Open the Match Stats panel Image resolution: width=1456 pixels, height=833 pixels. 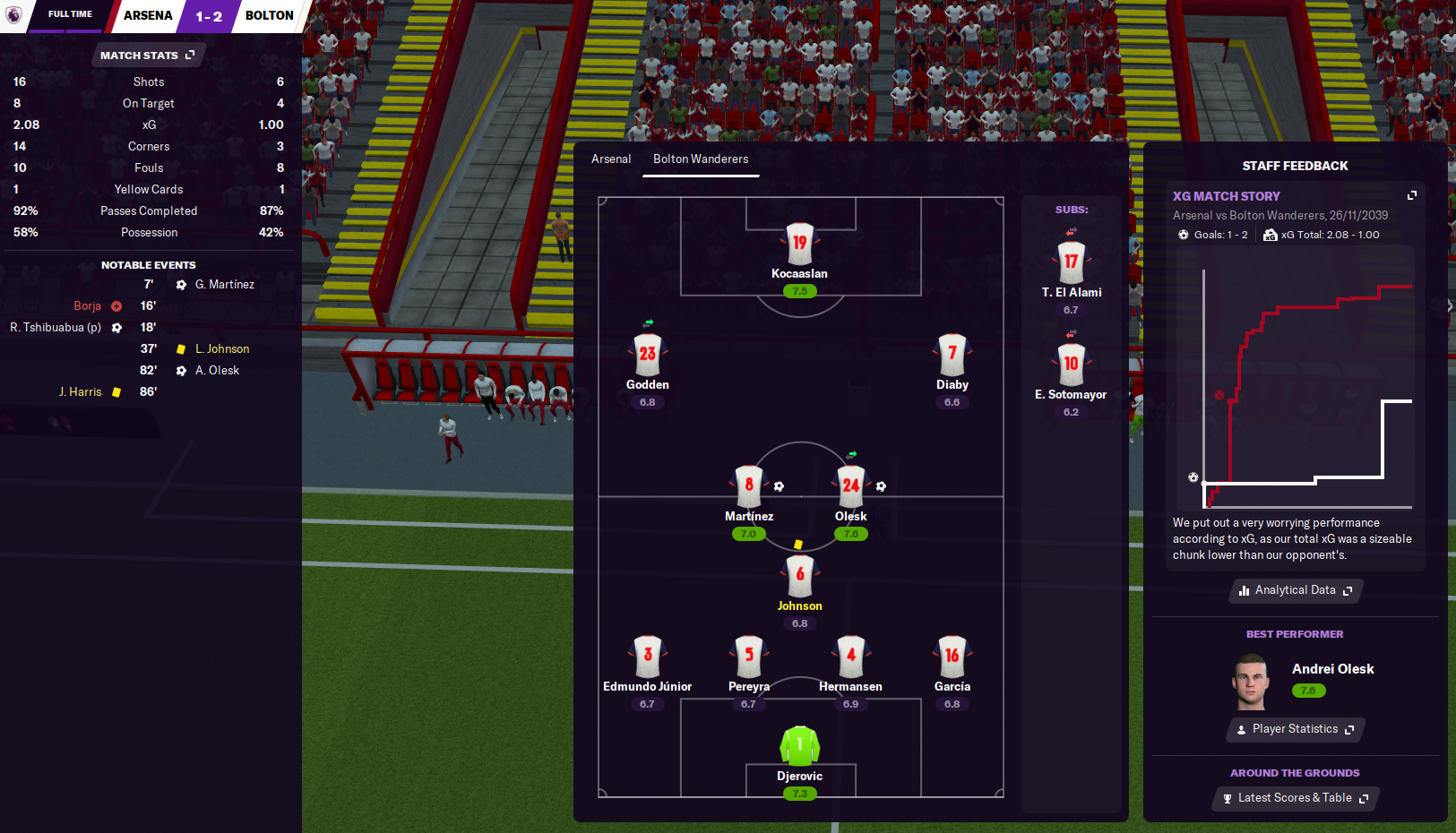147,56
